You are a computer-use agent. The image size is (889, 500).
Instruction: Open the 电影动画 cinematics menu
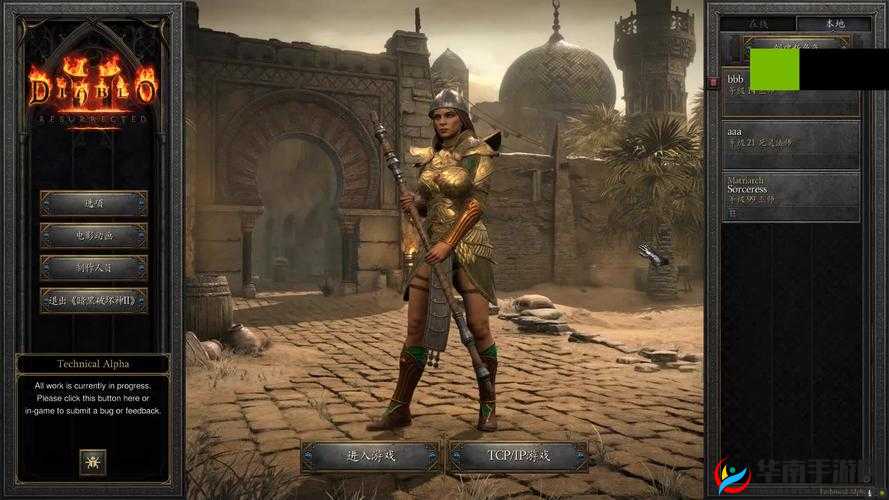coord(93,236)
